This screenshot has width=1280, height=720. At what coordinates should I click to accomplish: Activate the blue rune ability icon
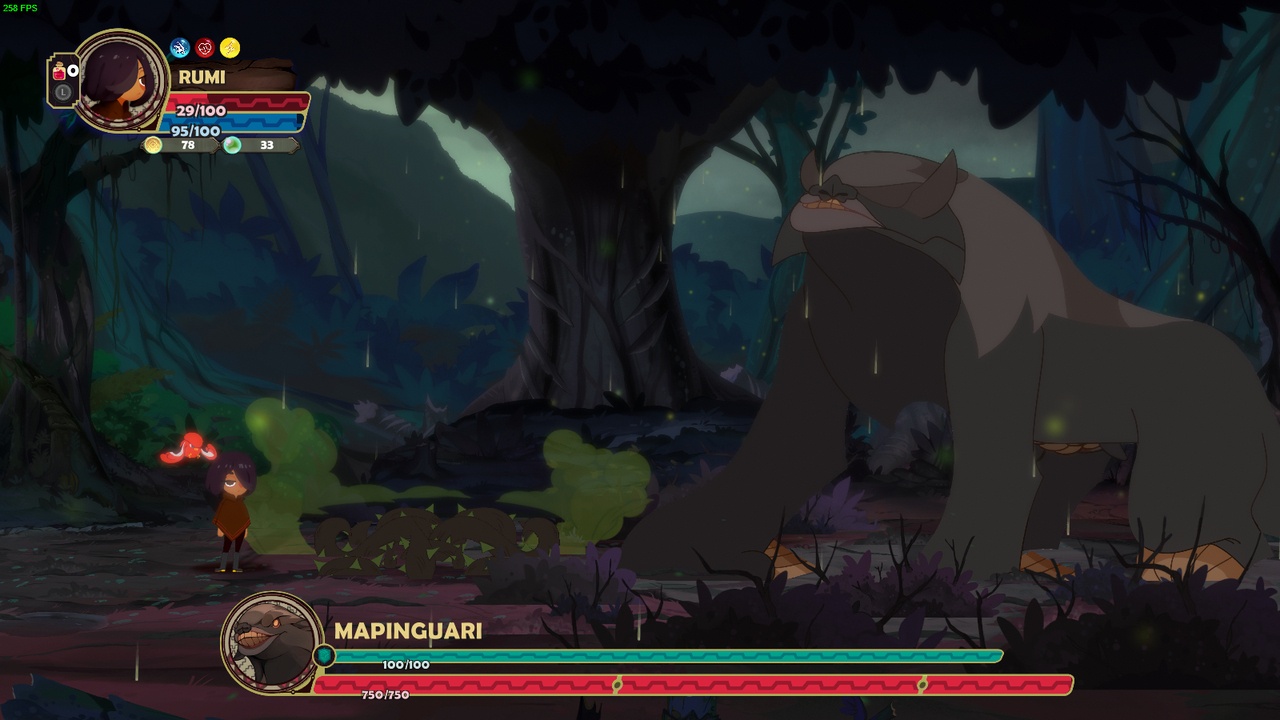coord(180,48)
